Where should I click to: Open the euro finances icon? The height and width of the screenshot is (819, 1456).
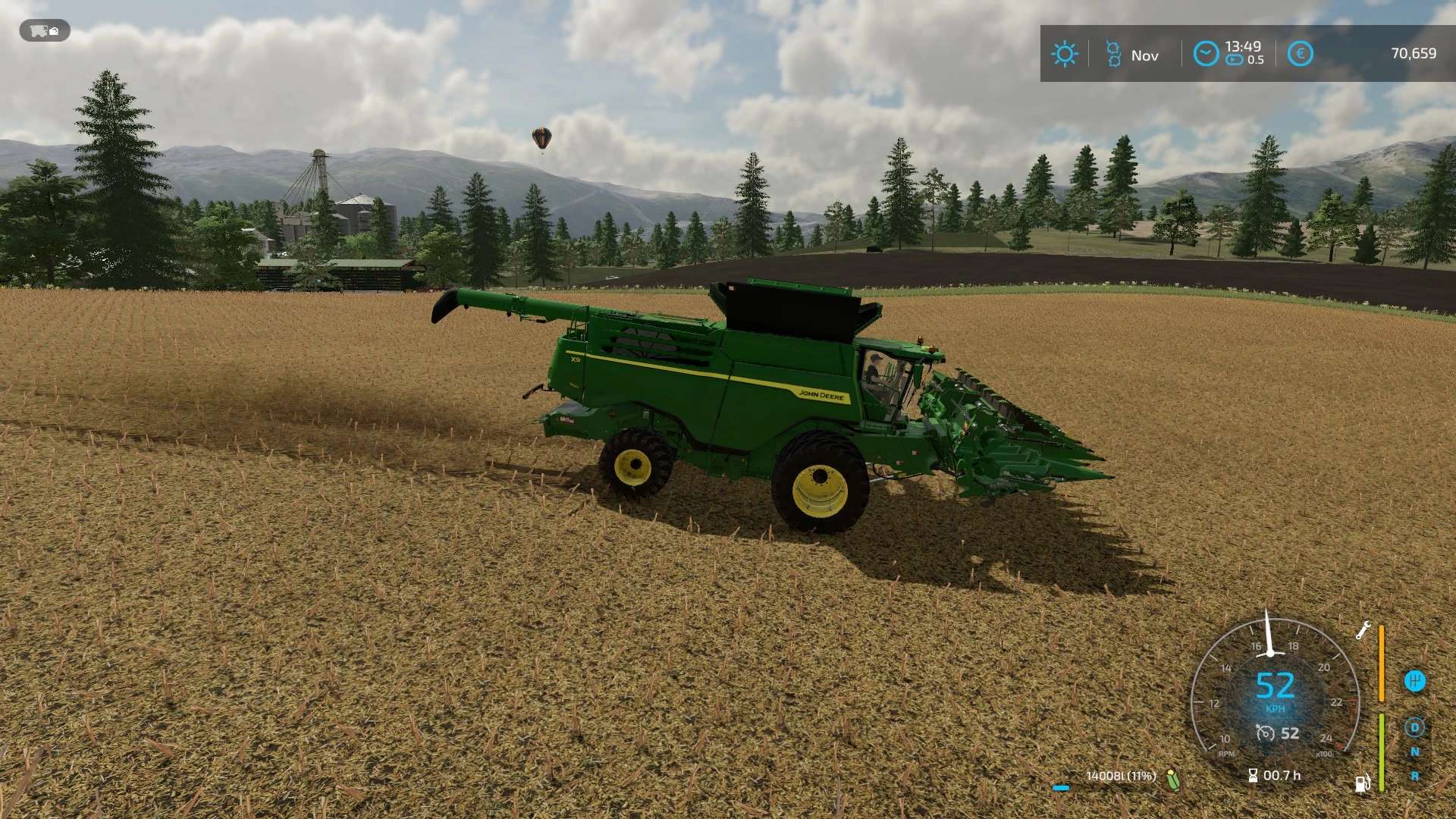click(x=1300, y=54)
